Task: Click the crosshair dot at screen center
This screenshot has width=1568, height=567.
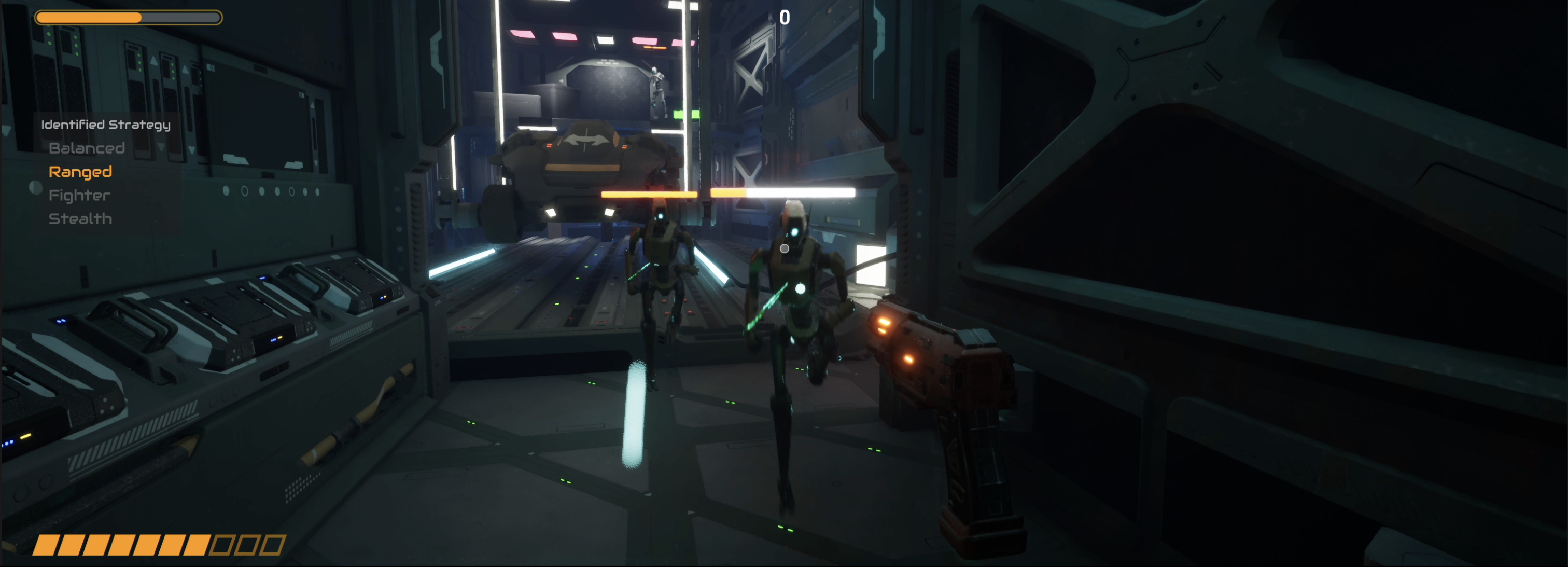Action: click(x=784, y=248)
